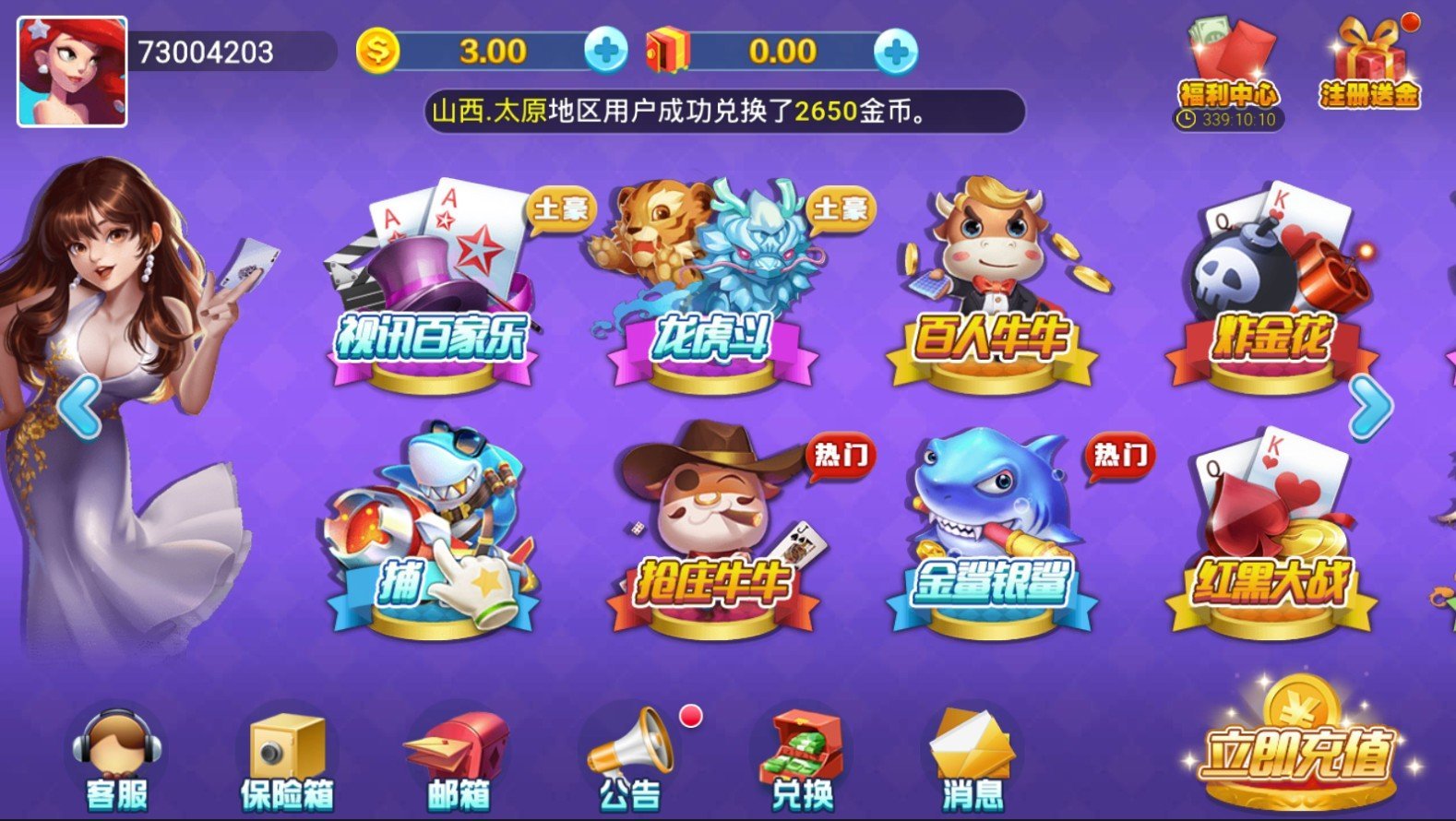Screen dimensions: 1456x821
Task: Open the 保险箱 safe box
Action: [286, 758]
